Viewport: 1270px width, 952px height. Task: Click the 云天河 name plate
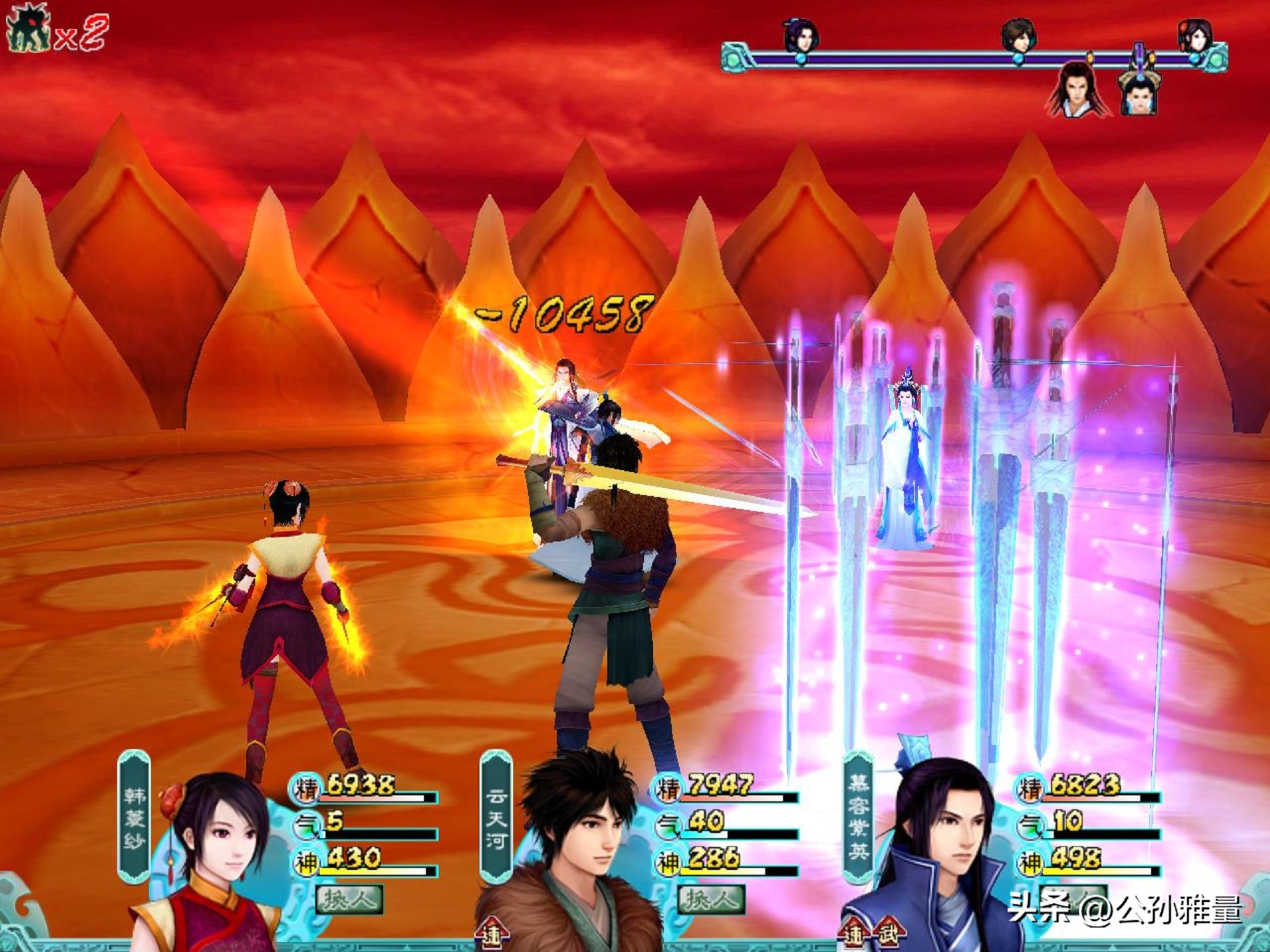[x=495, y=818]
